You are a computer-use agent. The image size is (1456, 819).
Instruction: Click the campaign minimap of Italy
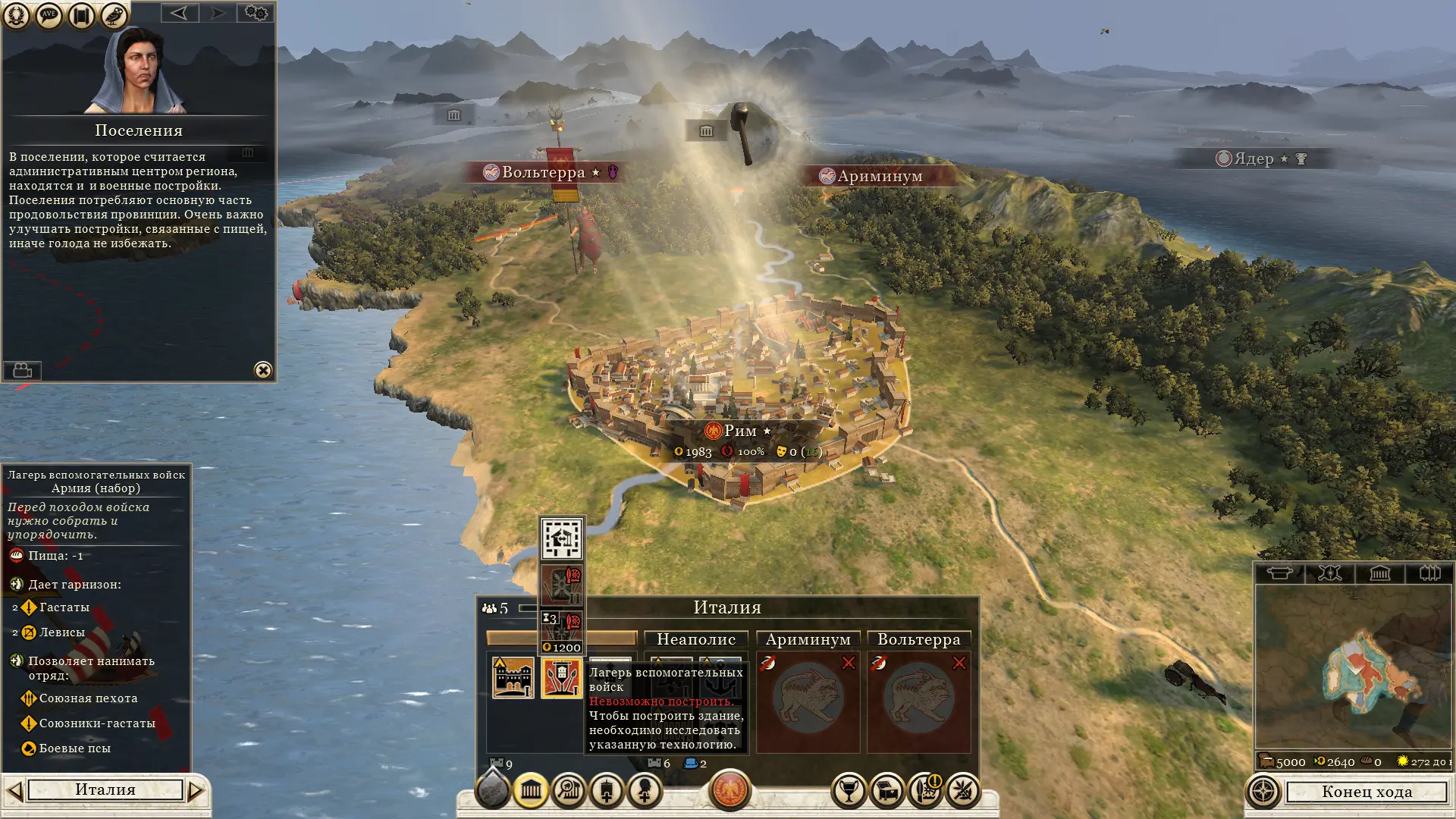tap(1354, 667)
